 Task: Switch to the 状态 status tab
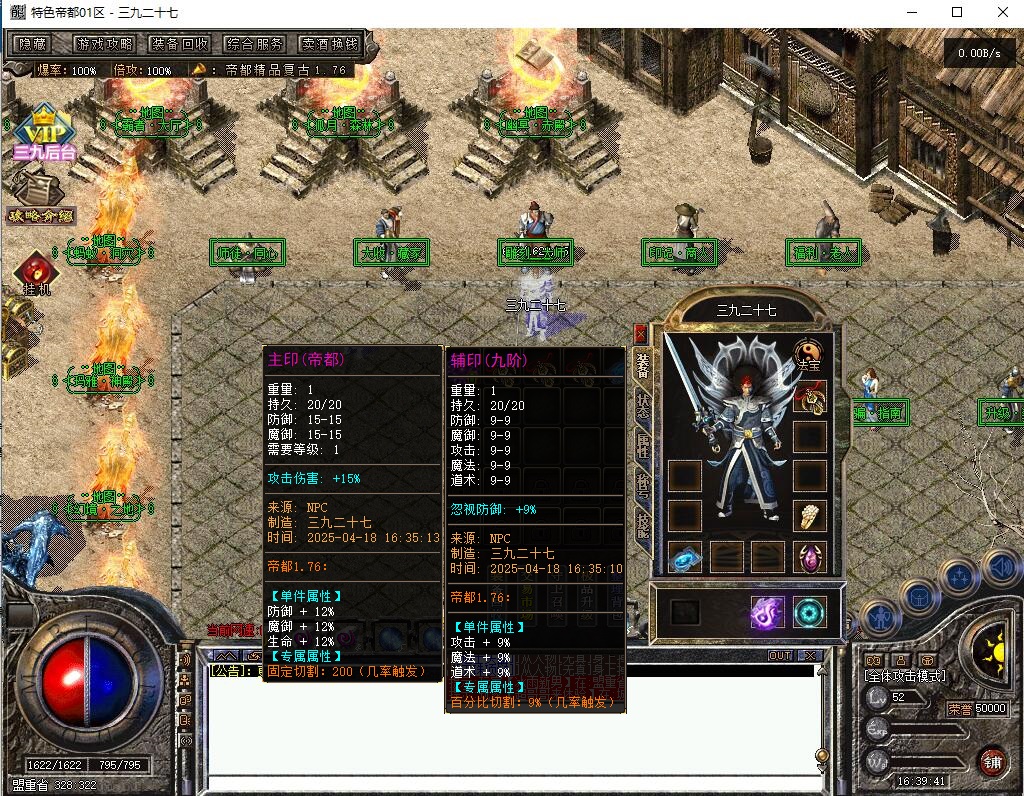644,411
